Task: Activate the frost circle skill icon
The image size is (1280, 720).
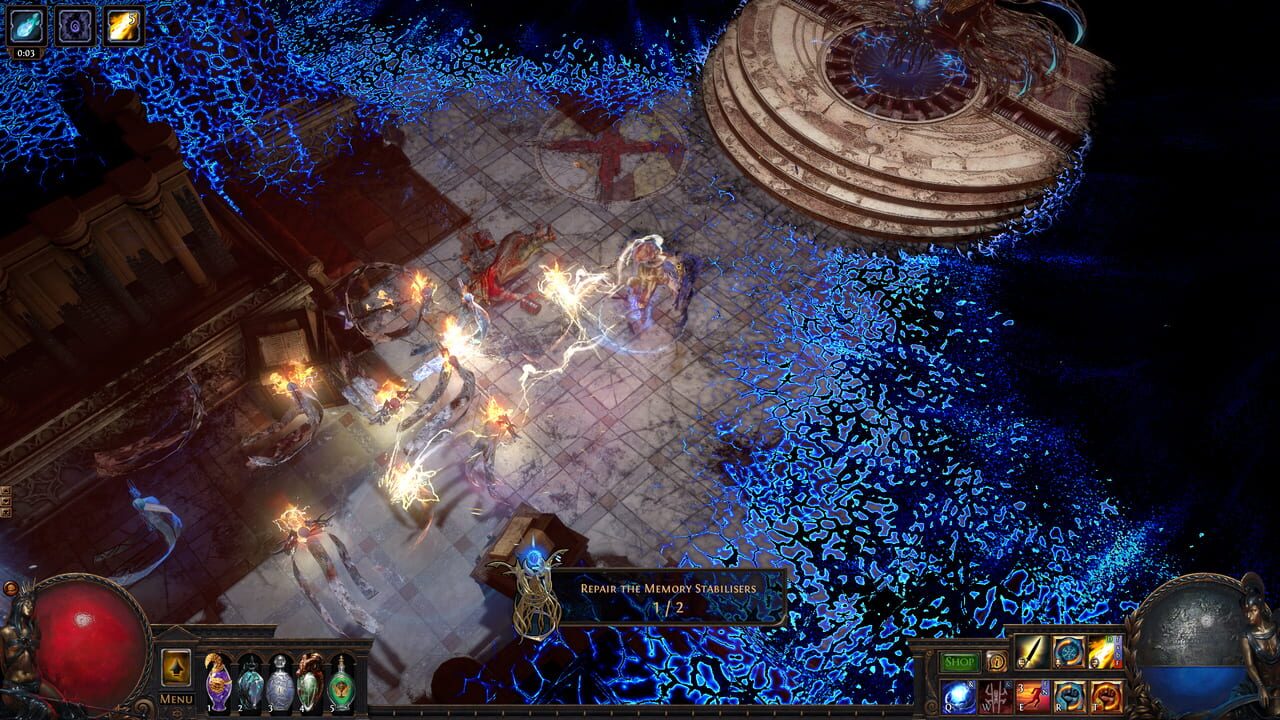Action: click(1069, 652)
